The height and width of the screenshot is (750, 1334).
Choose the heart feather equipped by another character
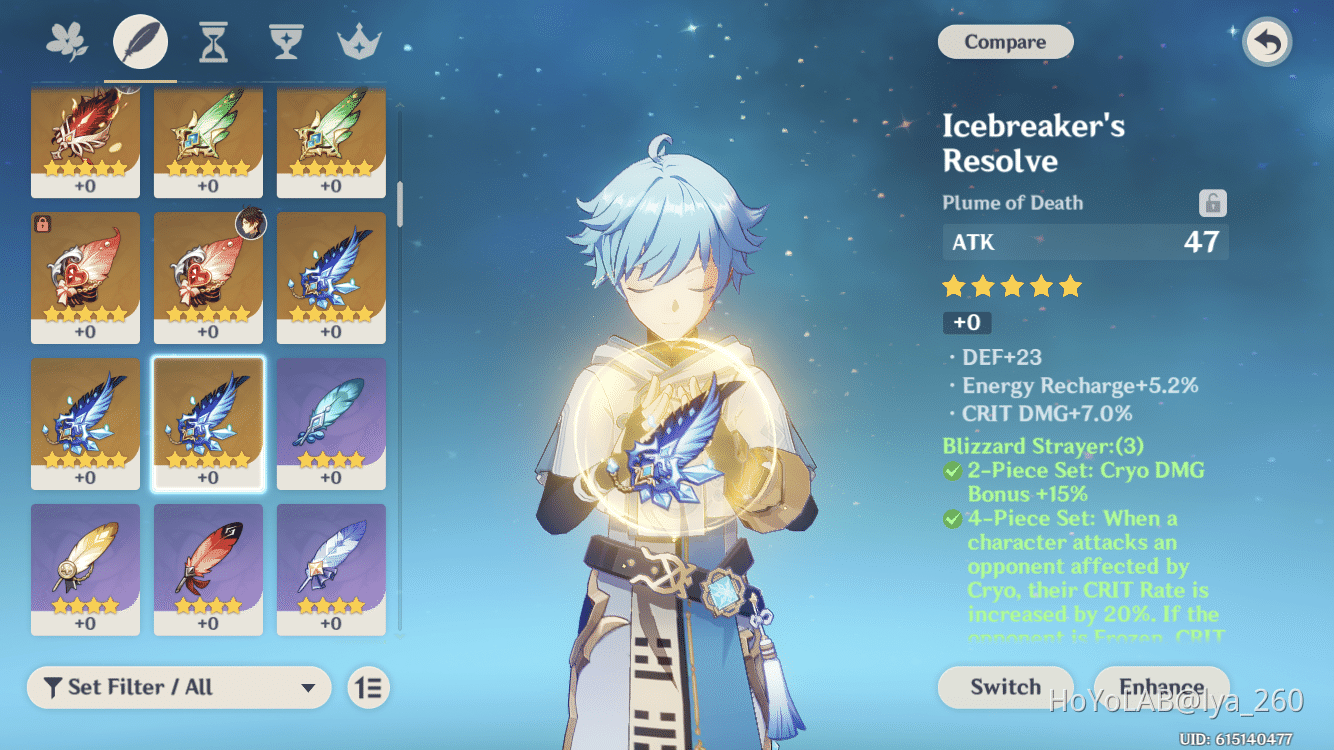click(x=208, y=275)
